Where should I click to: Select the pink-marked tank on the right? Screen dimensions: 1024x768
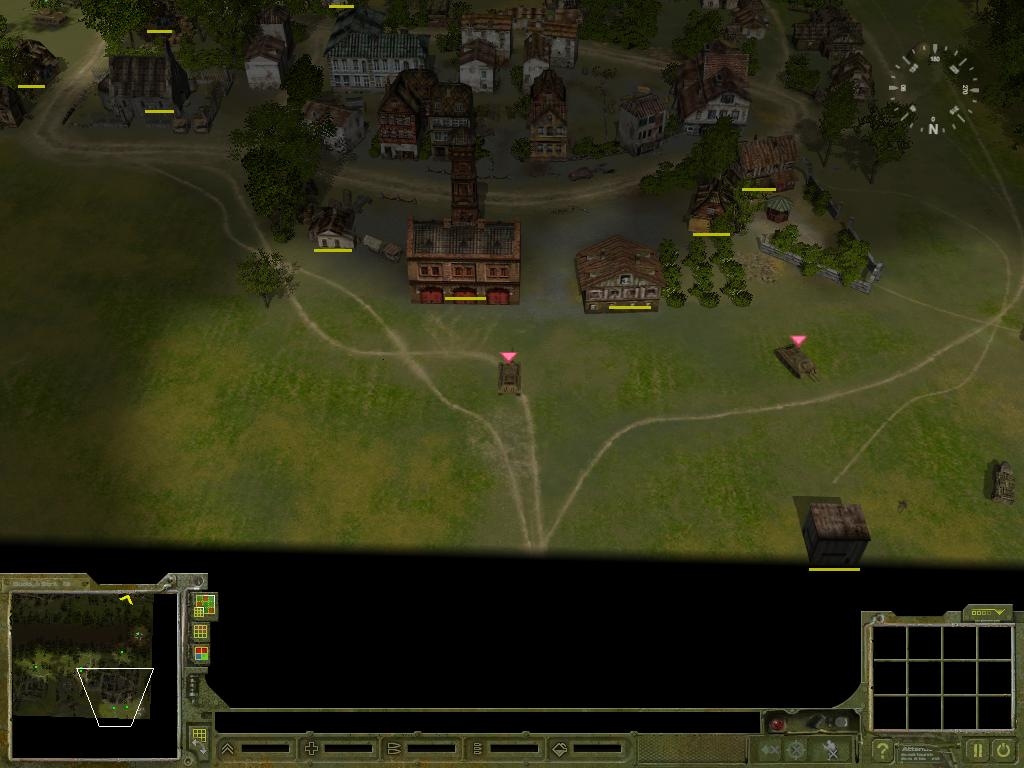click(797, 360)
